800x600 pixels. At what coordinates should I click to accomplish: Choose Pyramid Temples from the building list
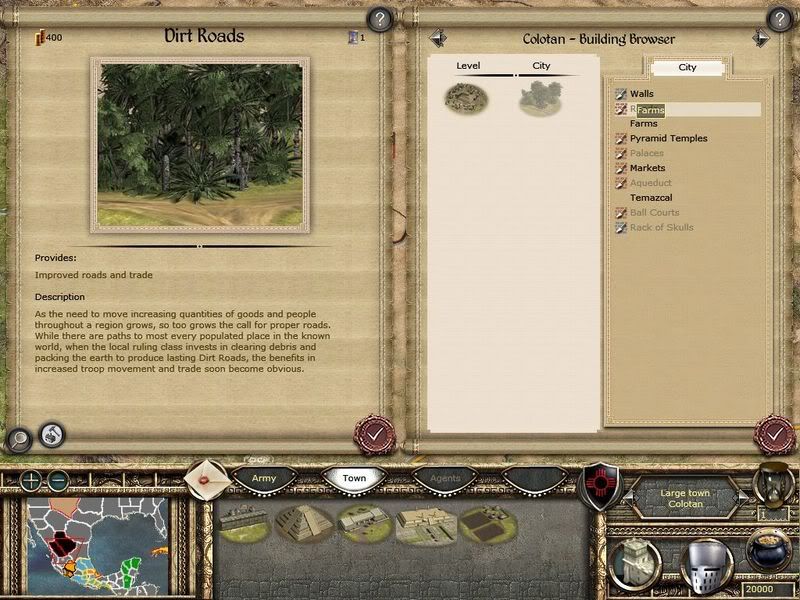click(668, 138)
